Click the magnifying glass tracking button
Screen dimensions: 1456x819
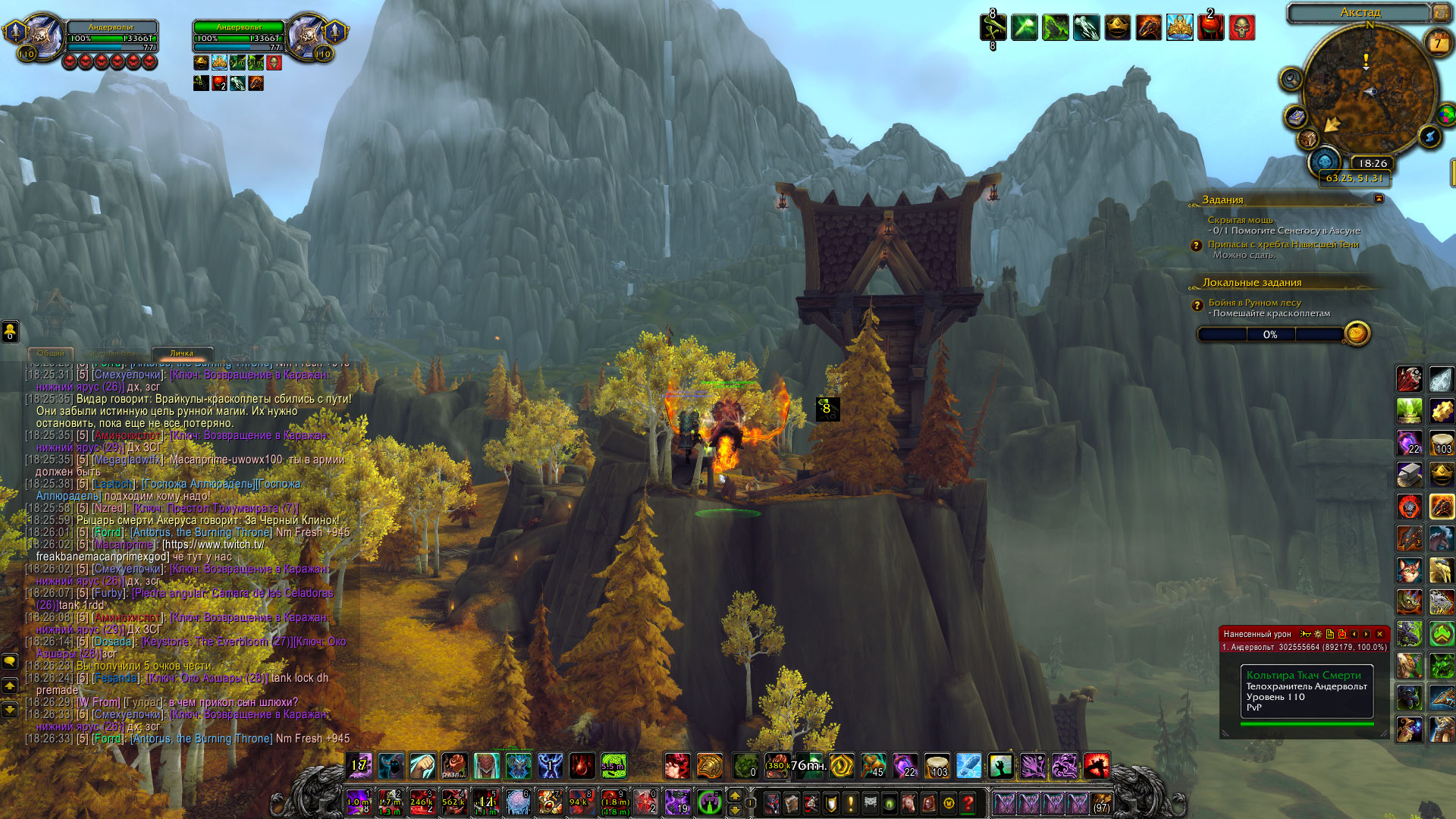pos(1290,78)
